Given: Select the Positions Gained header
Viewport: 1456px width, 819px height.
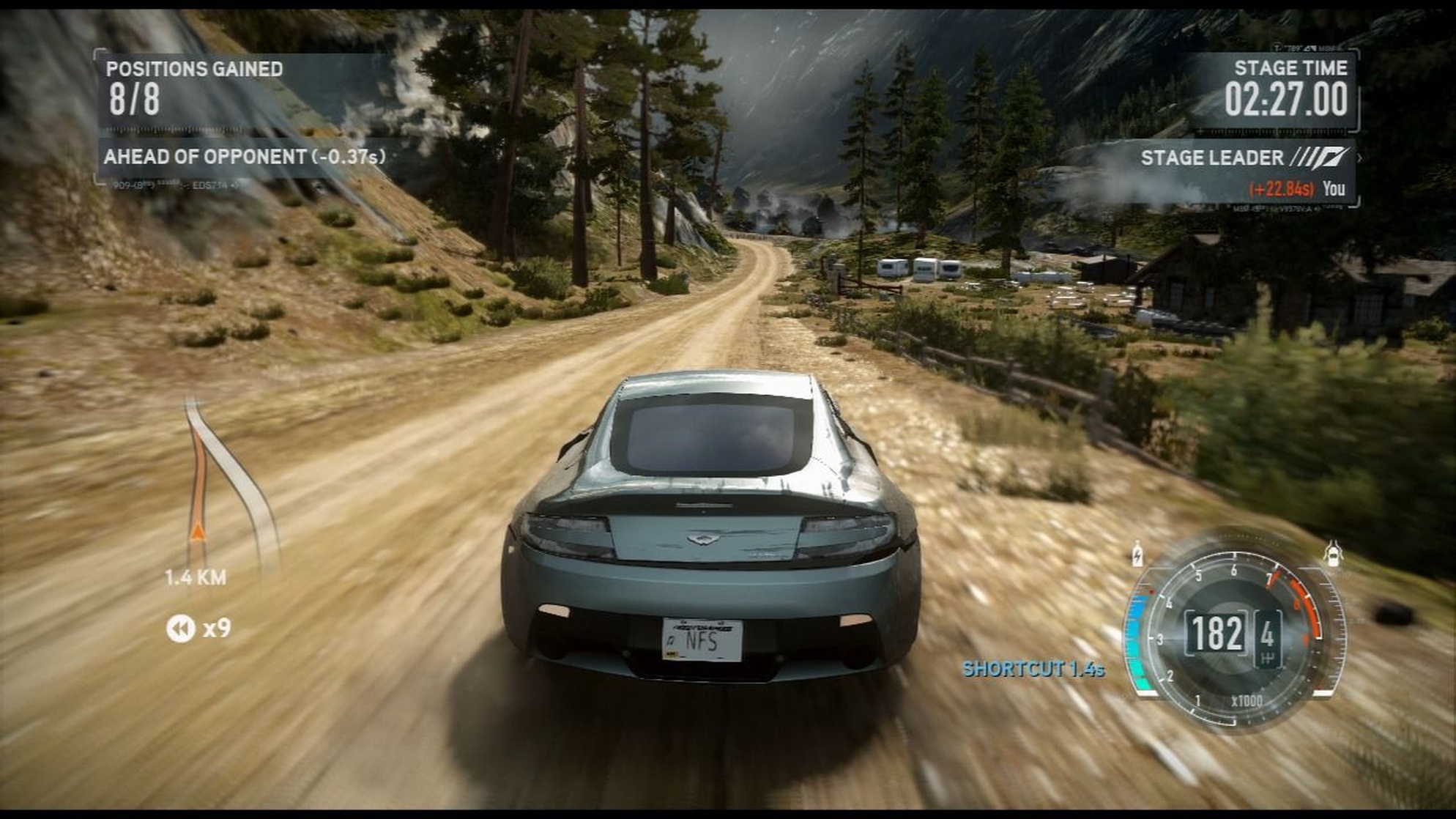Looking at the screenshot, I should point(194,70).
